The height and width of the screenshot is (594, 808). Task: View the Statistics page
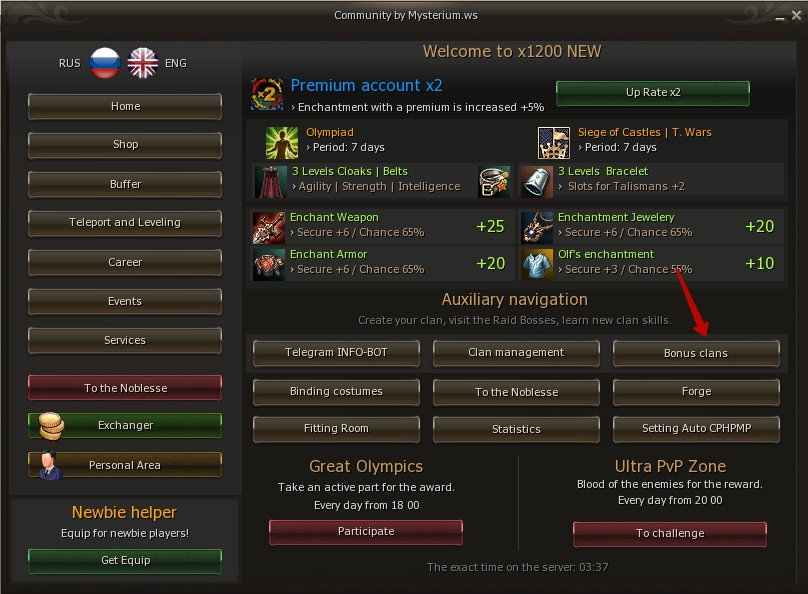click(x=516, y=429)
